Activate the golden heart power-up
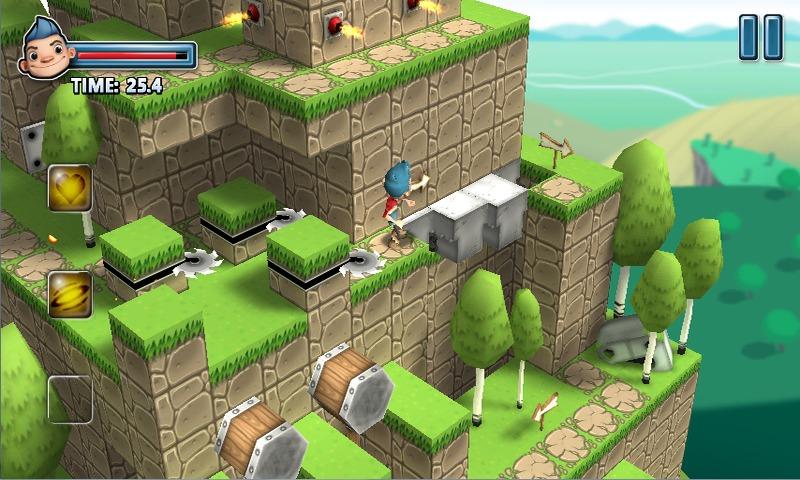This screenshot has height=480, width=800. pyautogui.click(x=70, y=188)
